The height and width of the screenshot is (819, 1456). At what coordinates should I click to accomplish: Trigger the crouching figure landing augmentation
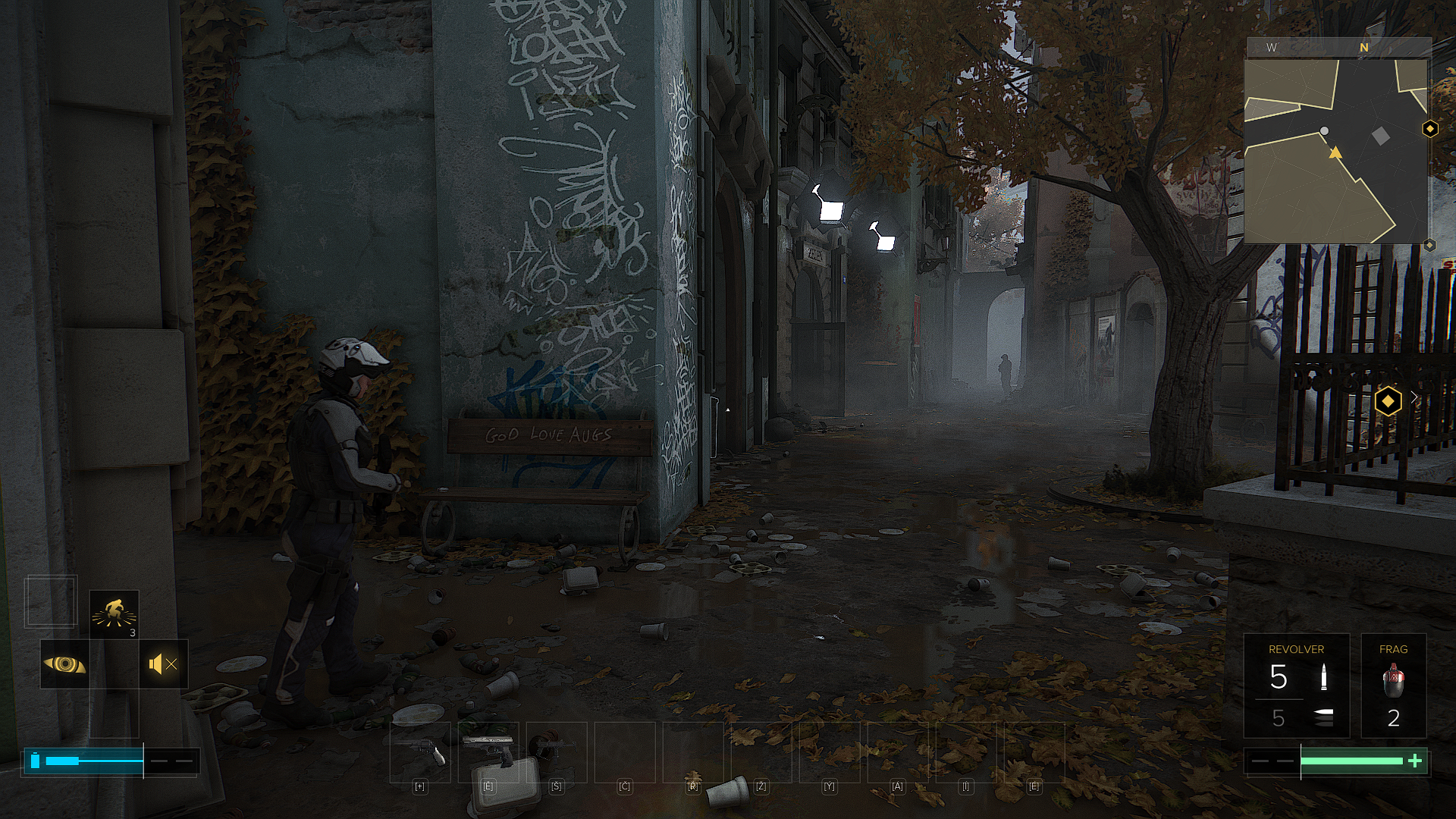(x=114, y=614)
